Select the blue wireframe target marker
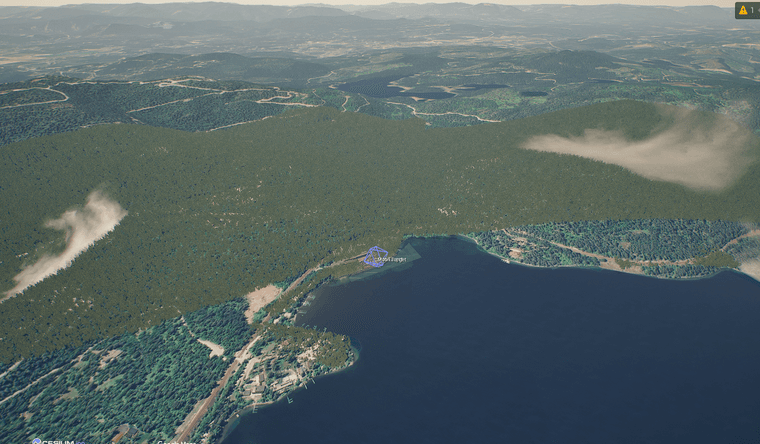Viewport: 760px width, 444px height. (x=375, y=257)
